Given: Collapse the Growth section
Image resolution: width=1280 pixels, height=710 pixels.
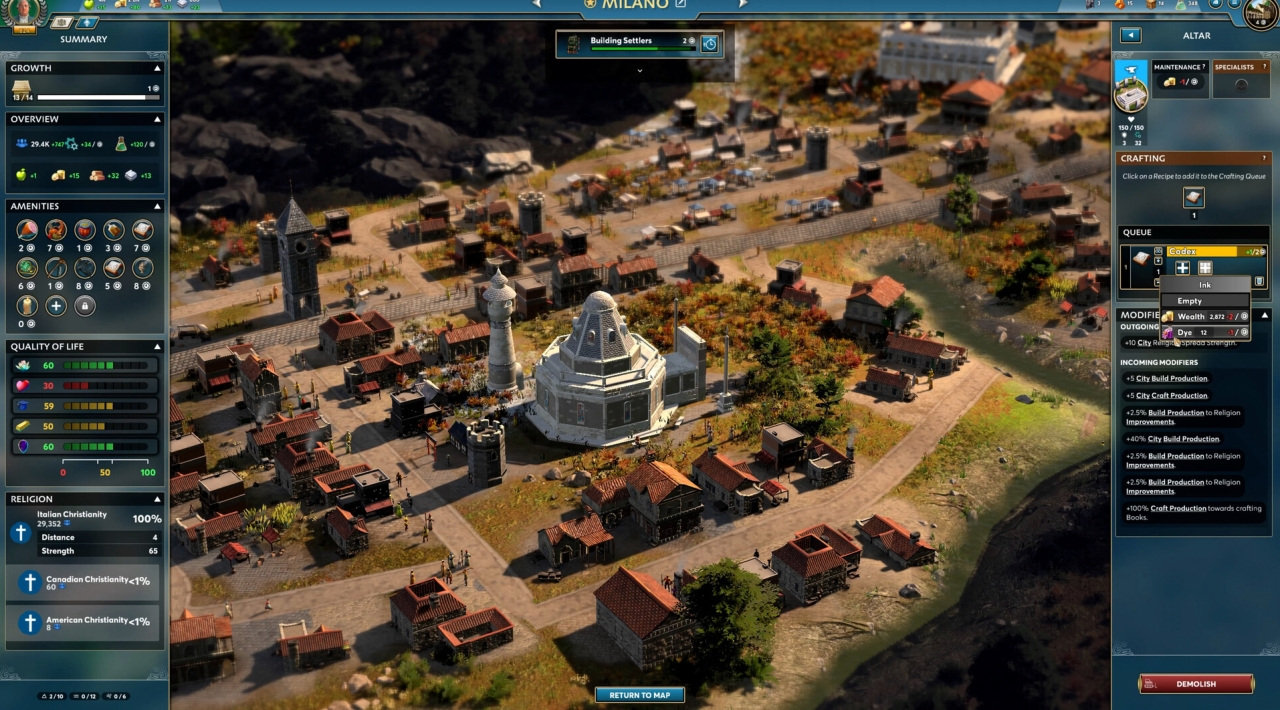Looking at the screenshot, I should click(157, 68).
